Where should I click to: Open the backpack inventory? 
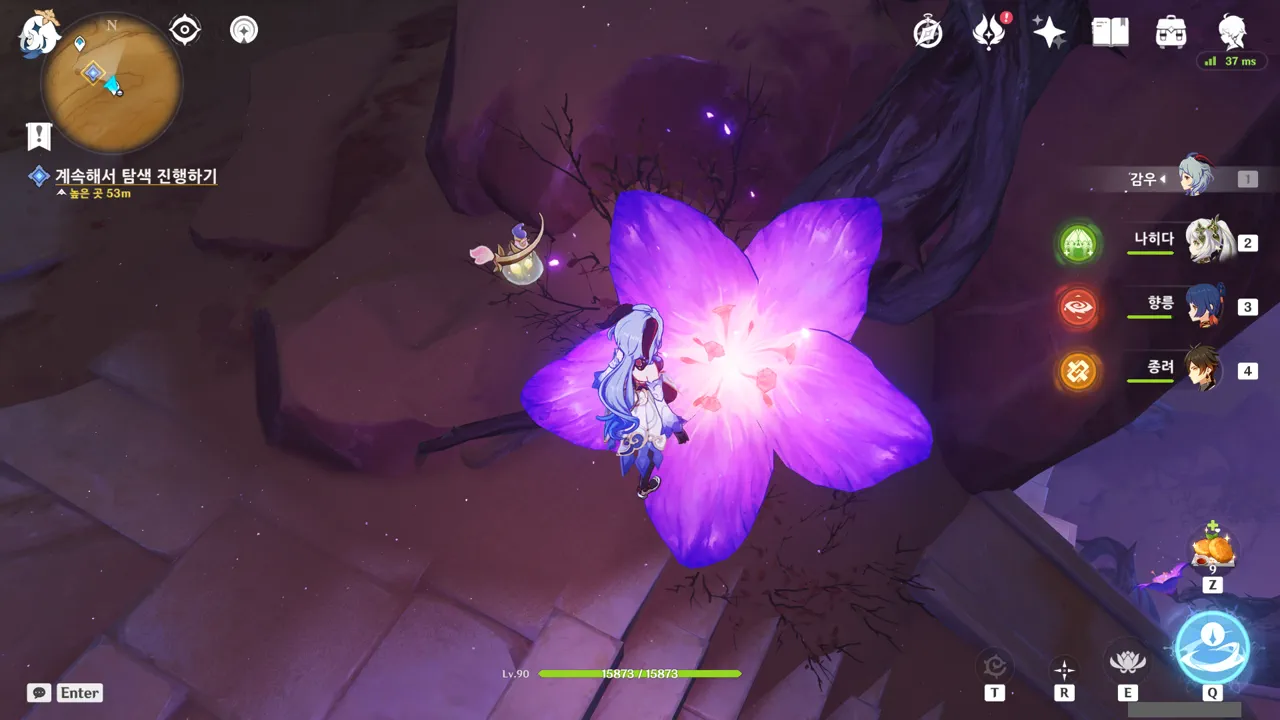1170,33
